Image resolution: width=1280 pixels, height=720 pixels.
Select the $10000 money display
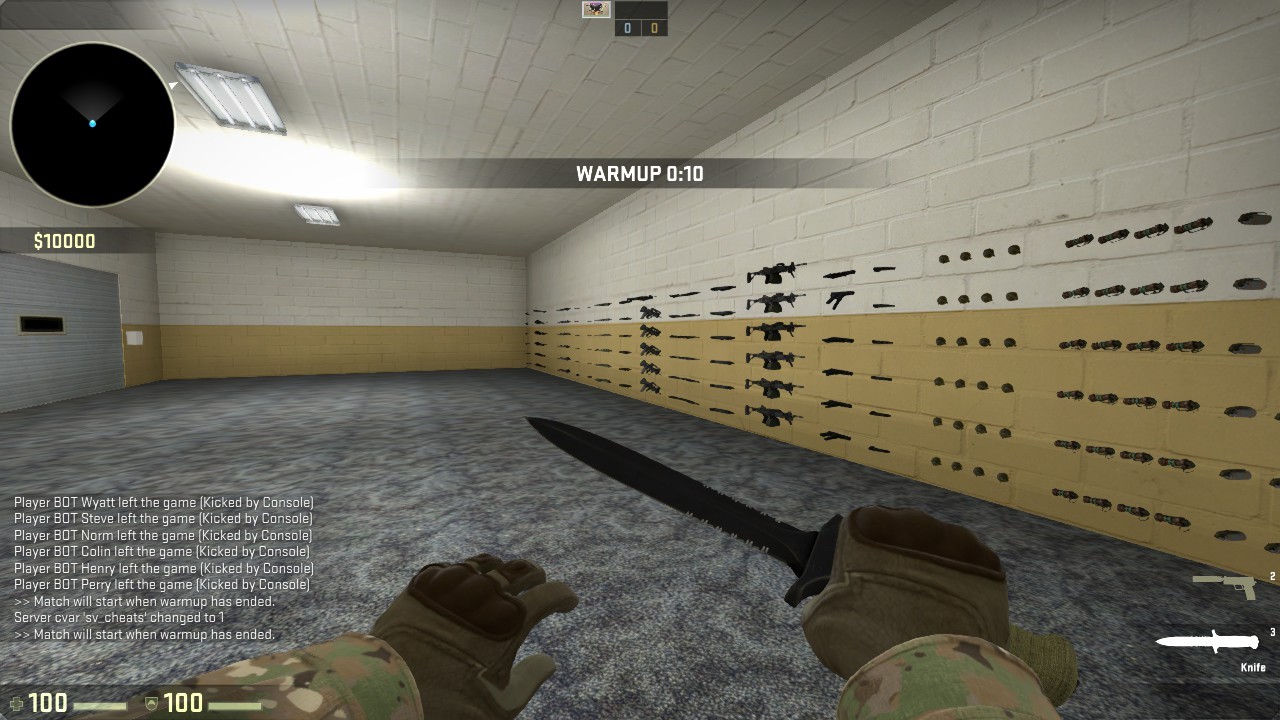[62, 240]
